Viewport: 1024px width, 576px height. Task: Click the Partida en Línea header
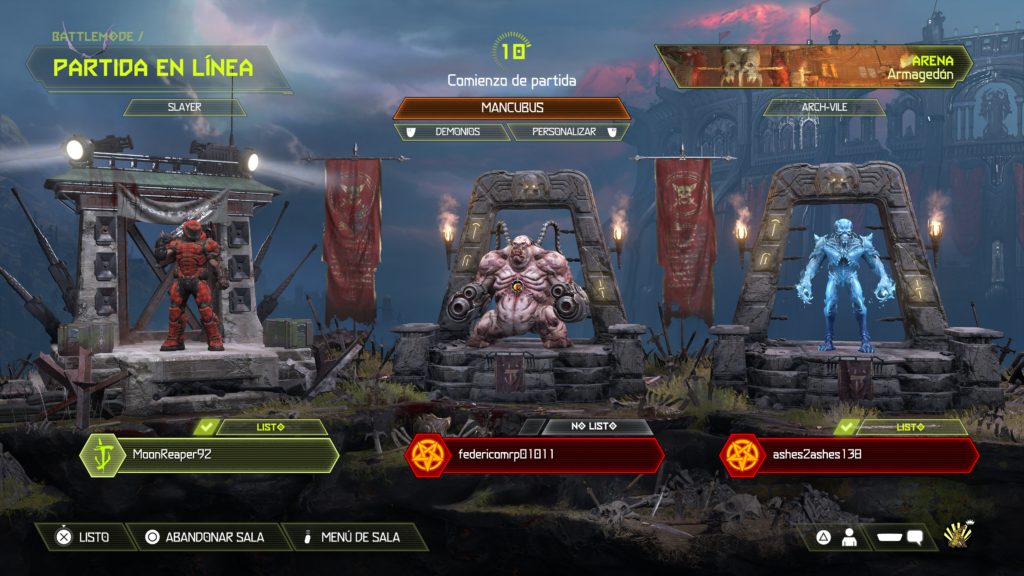click(x=155, y=68)
